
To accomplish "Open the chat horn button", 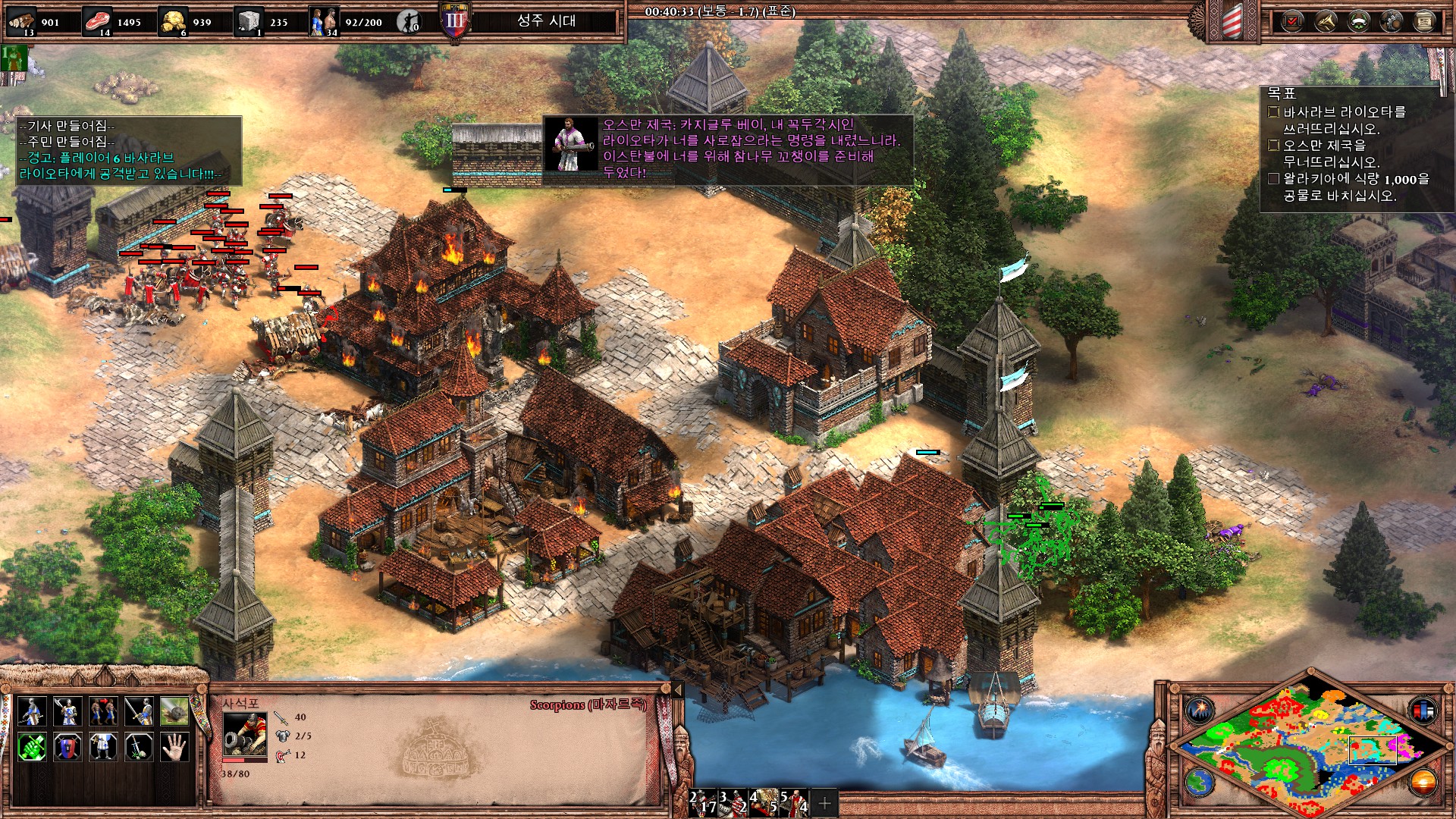I will point(1325,21).
